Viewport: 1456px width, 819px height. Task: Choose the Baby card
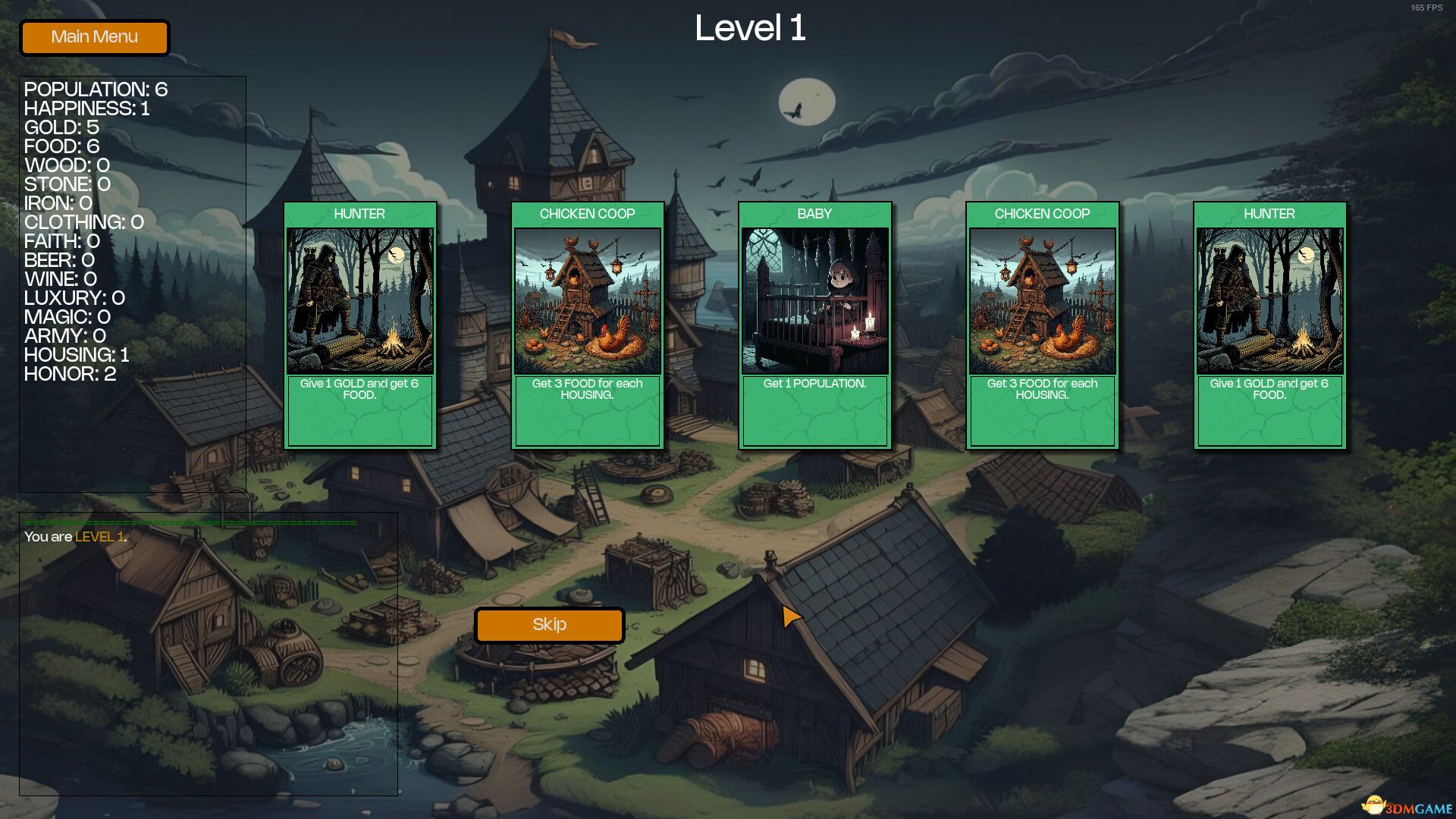814,325
